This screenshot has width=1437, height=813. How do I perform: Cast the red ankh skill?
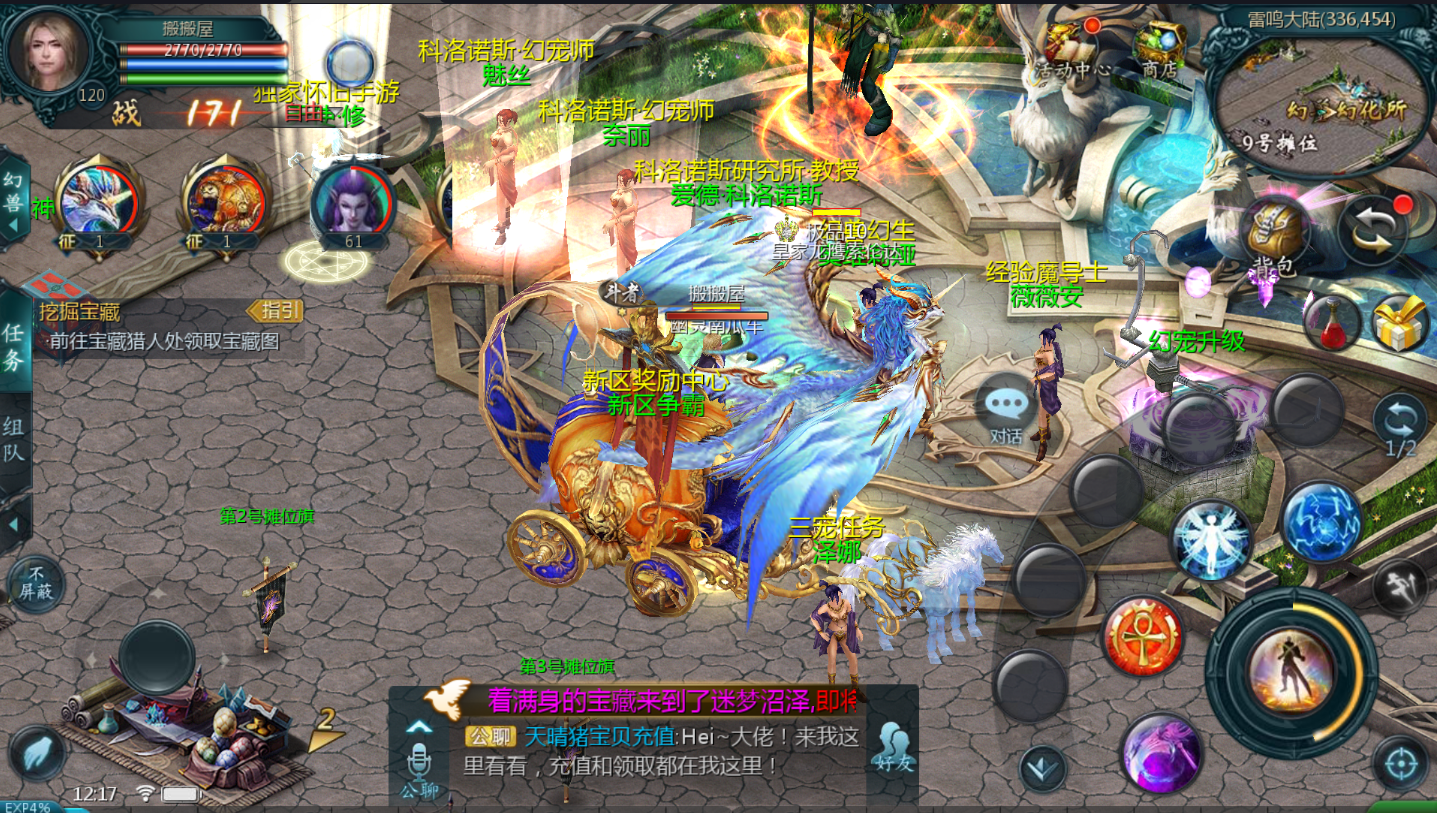coord(1143,634)
